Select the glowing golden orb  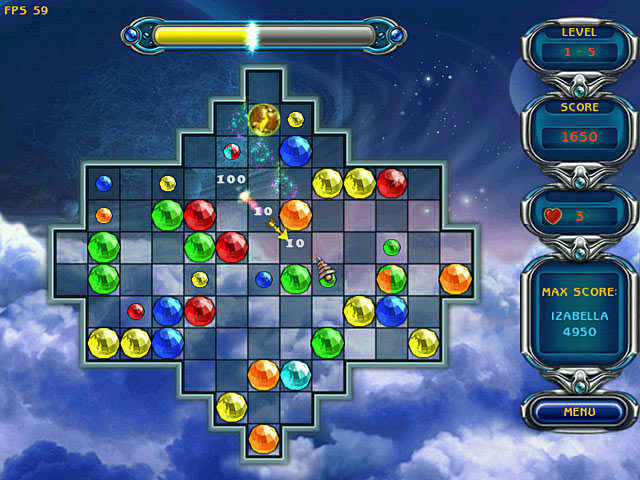click(x=264, y=119)
